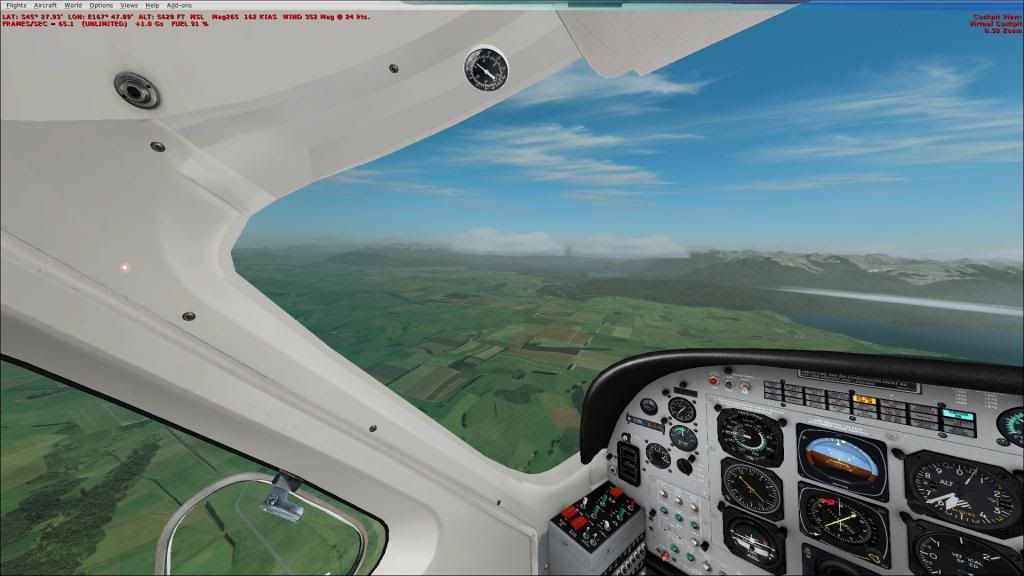Open the Help menu
The height and width of the screenshot is (576, 1024).
[152, 5]
